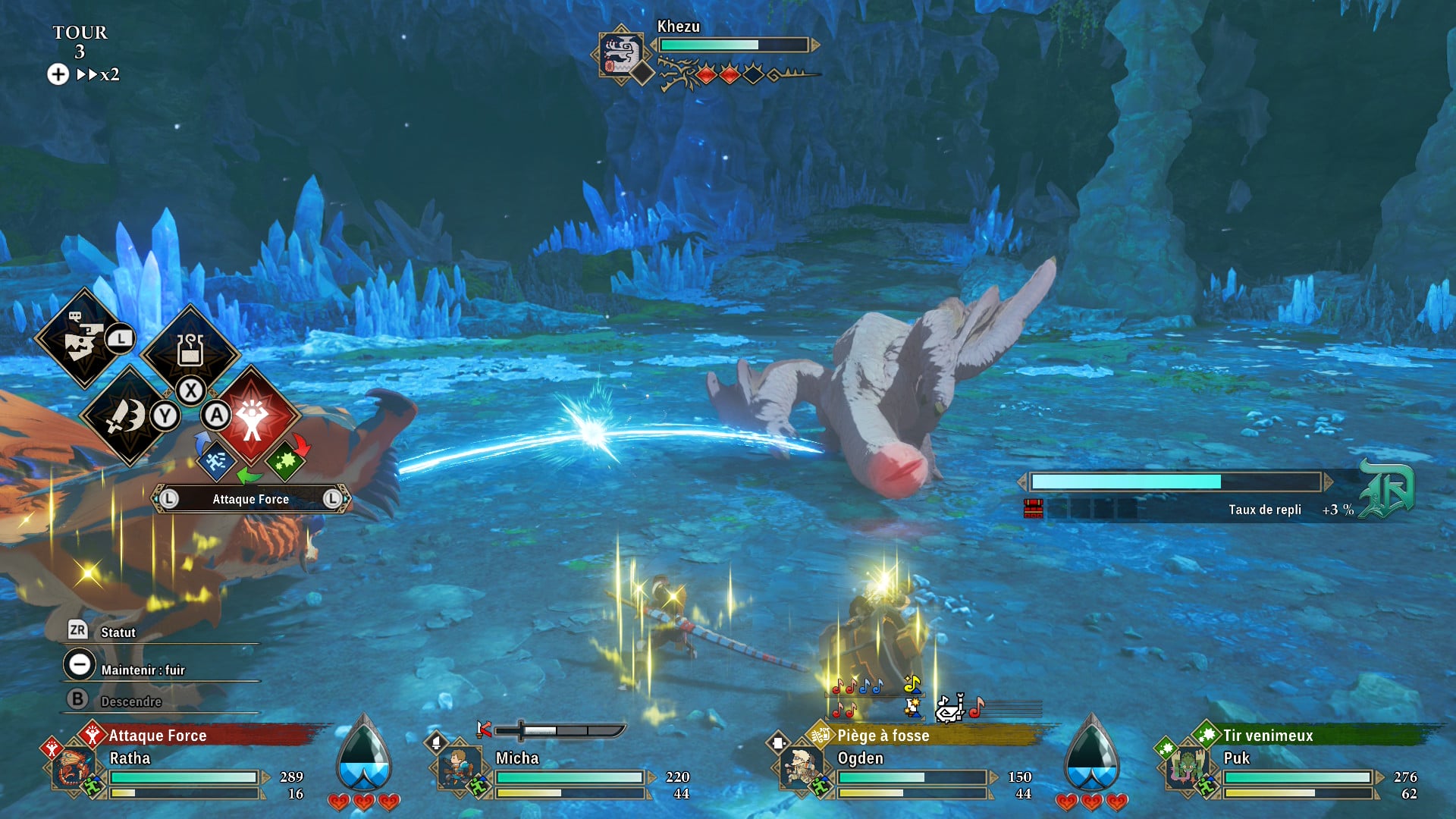Open the Statut option

pyautogui.click(x=117, y=632)
